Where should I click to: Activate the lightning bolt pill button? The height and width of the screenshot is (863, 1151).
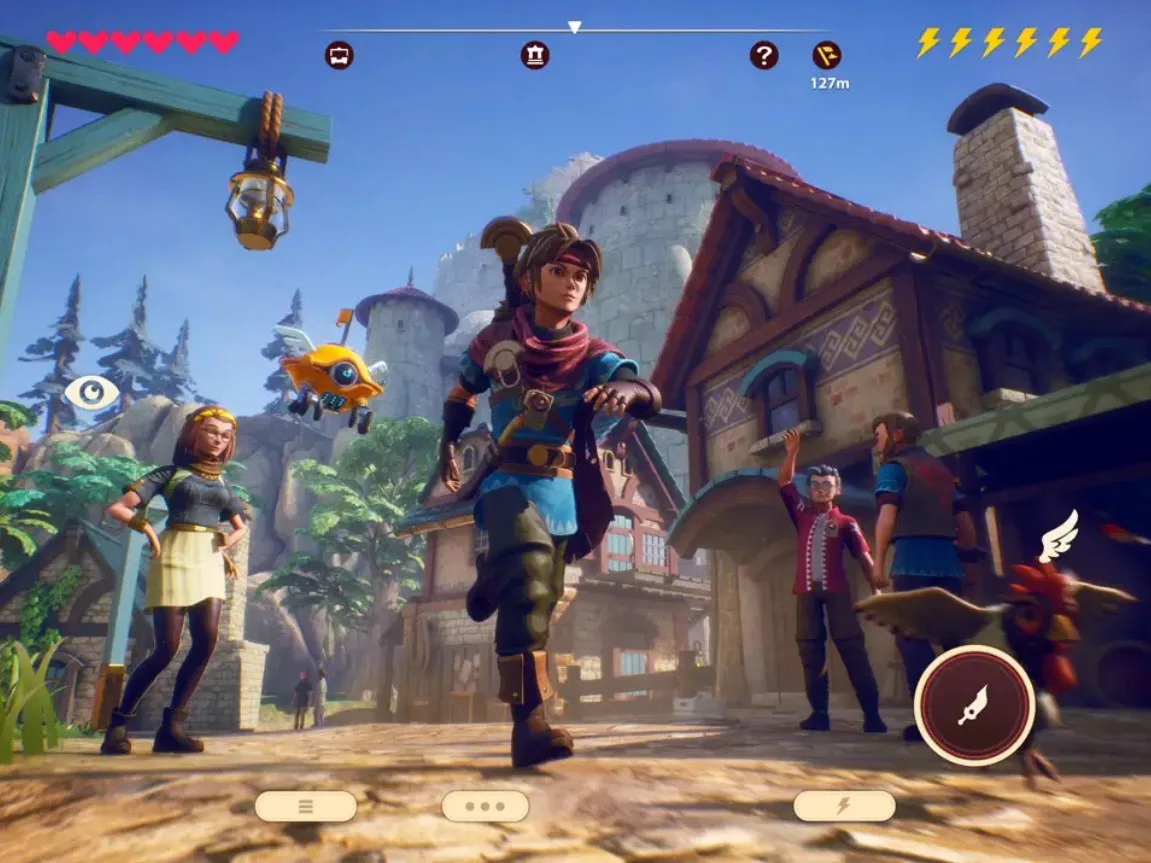[844, 806]
